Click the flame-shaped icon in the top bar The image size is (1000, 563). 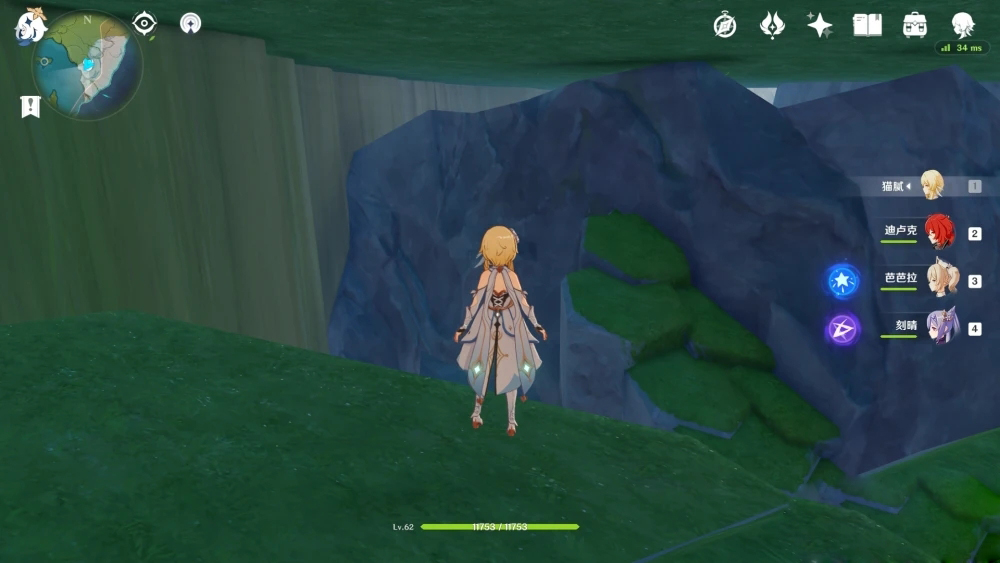pos(772,25)
